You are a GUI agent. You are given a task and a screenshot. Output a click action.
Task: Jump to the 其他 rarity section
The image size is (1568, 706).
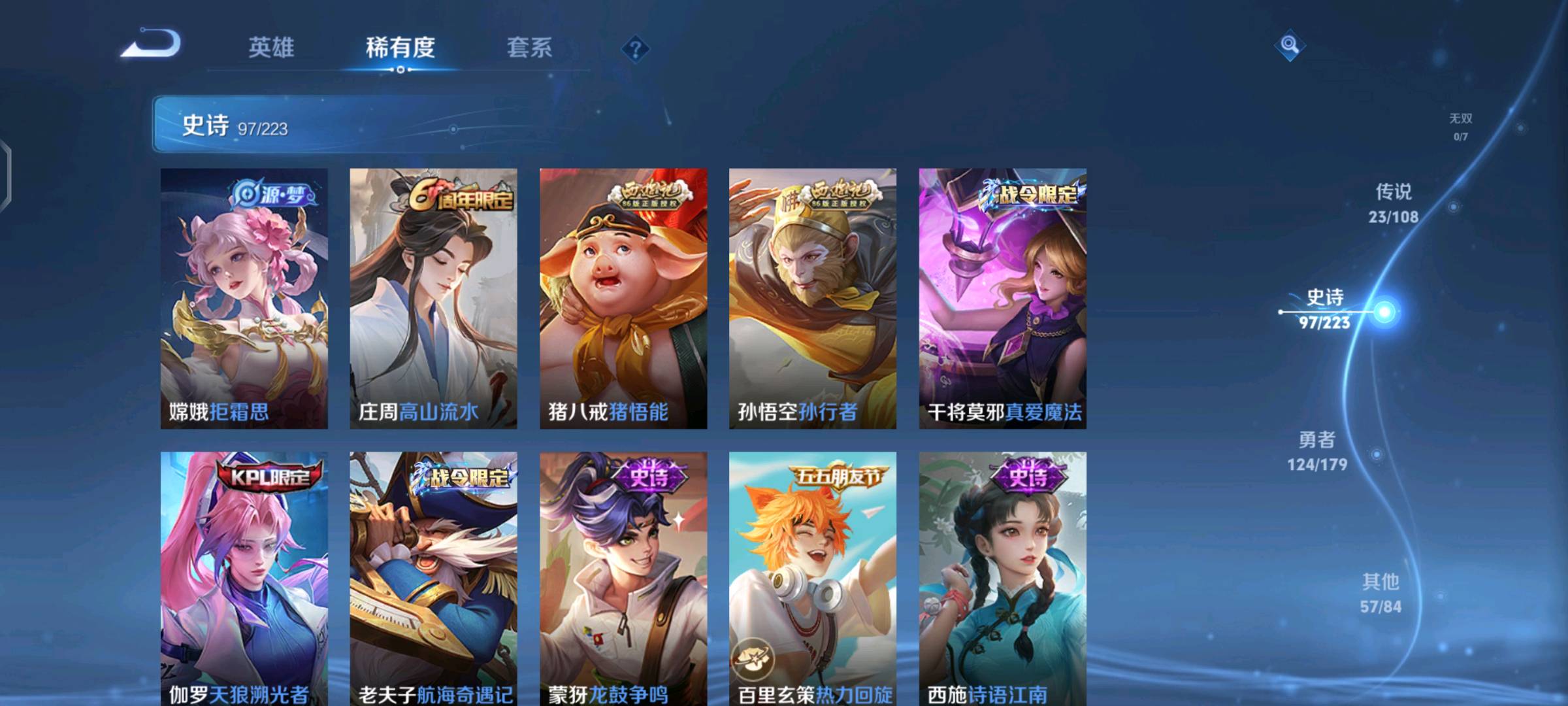1380,593
